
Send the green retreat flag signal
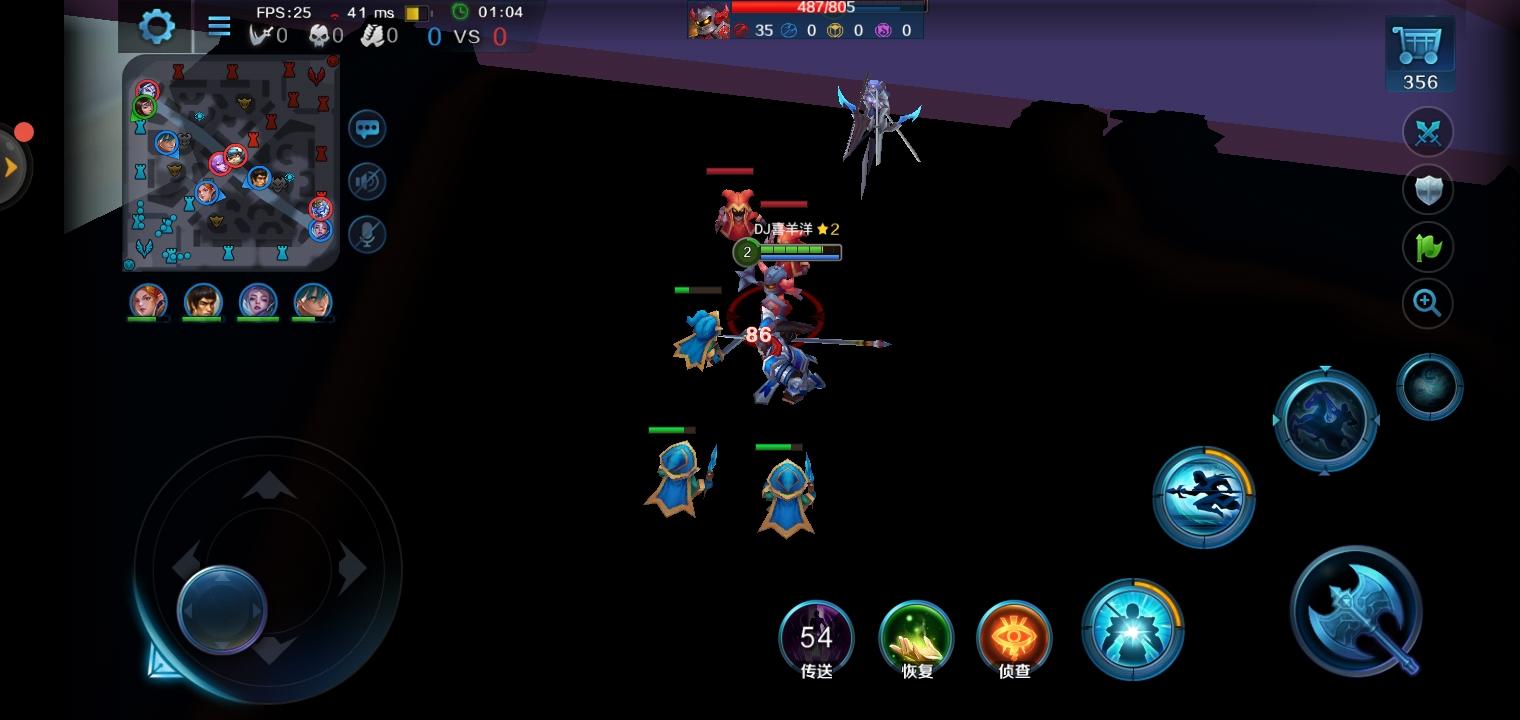click(x=1428, y=246)
